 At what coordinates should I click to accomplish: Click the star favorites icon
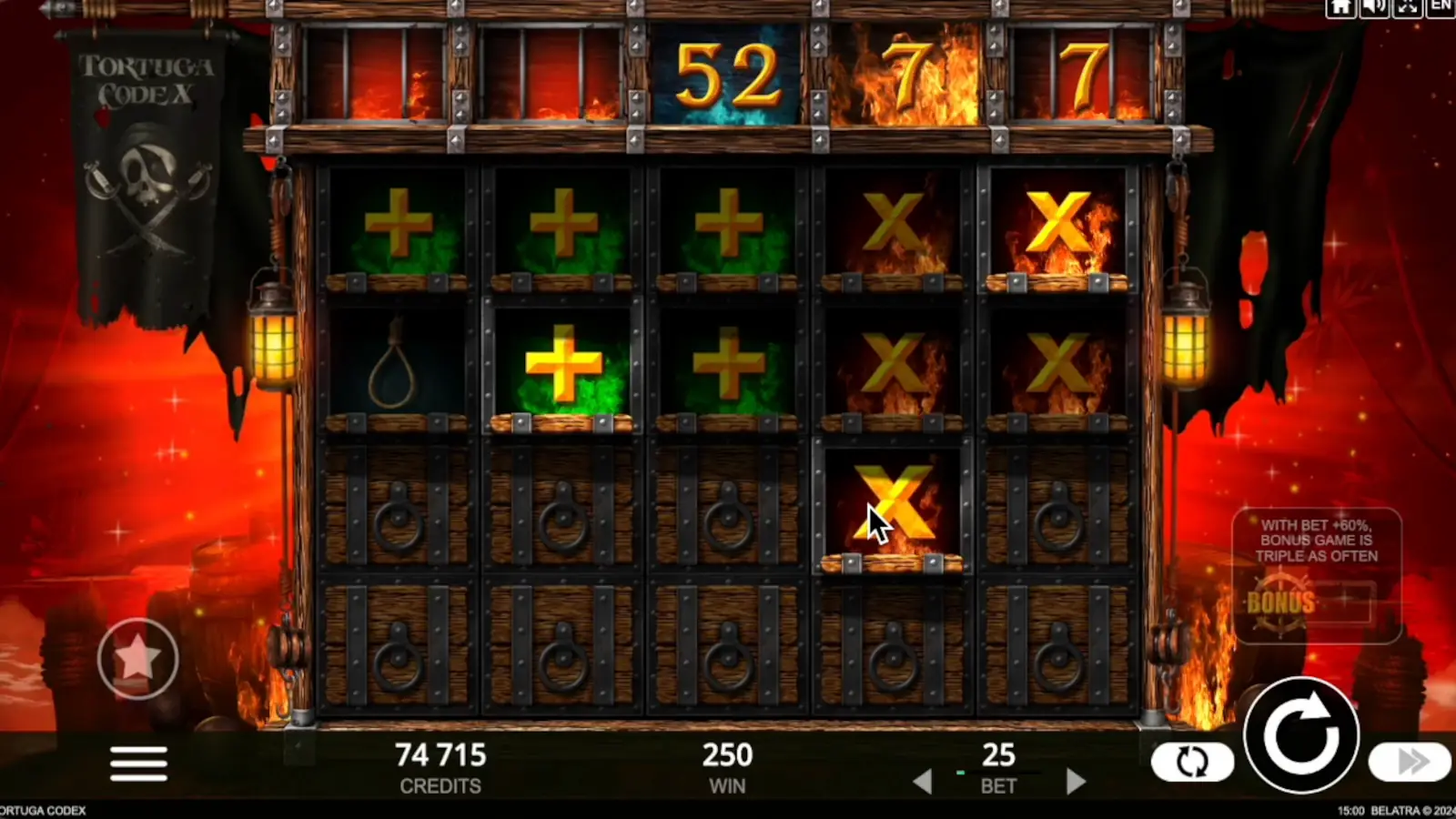pyautogui.click(x=138, y=660)
